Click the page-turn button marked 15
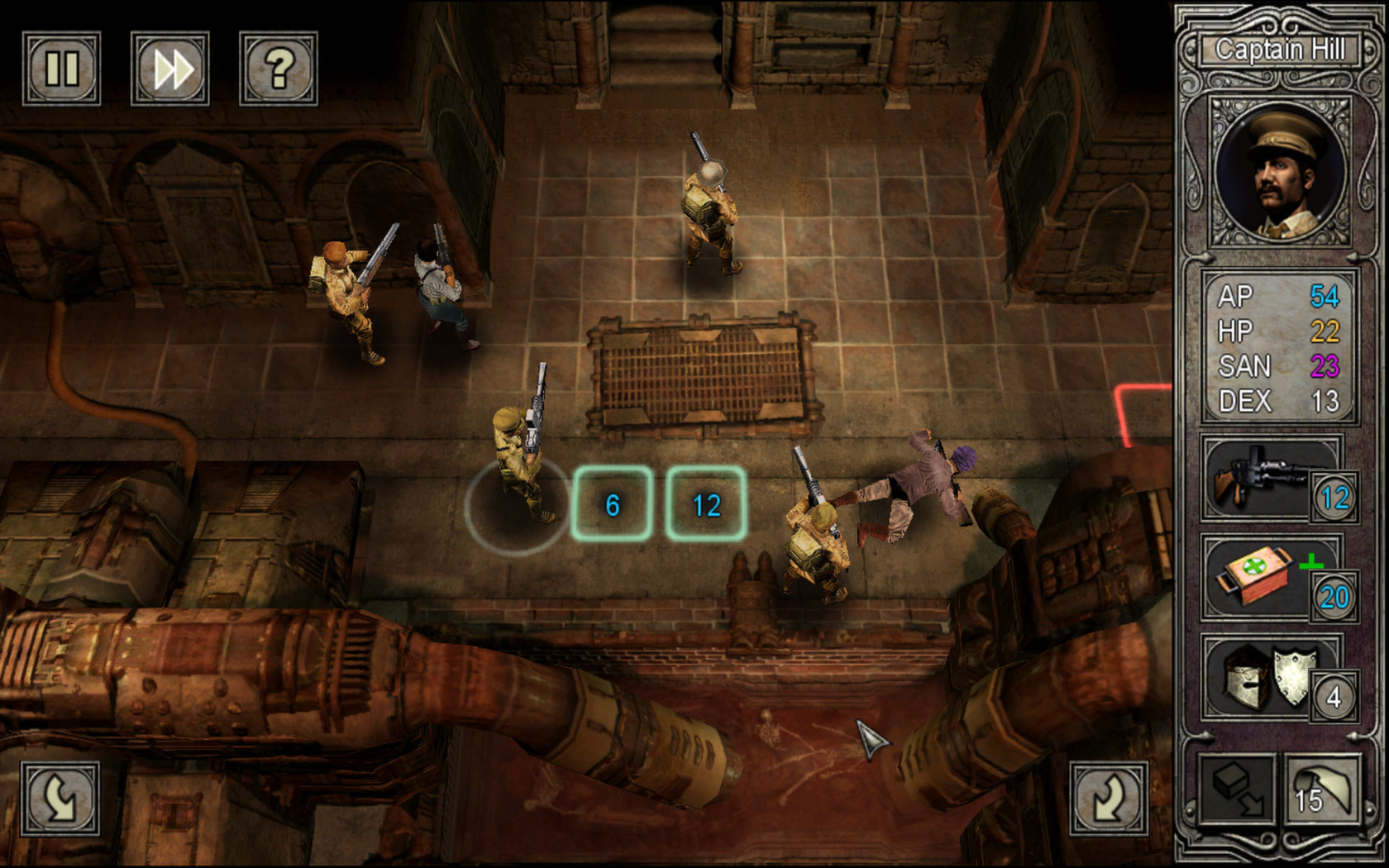 pyautogui.click(x=1322, y=790)
